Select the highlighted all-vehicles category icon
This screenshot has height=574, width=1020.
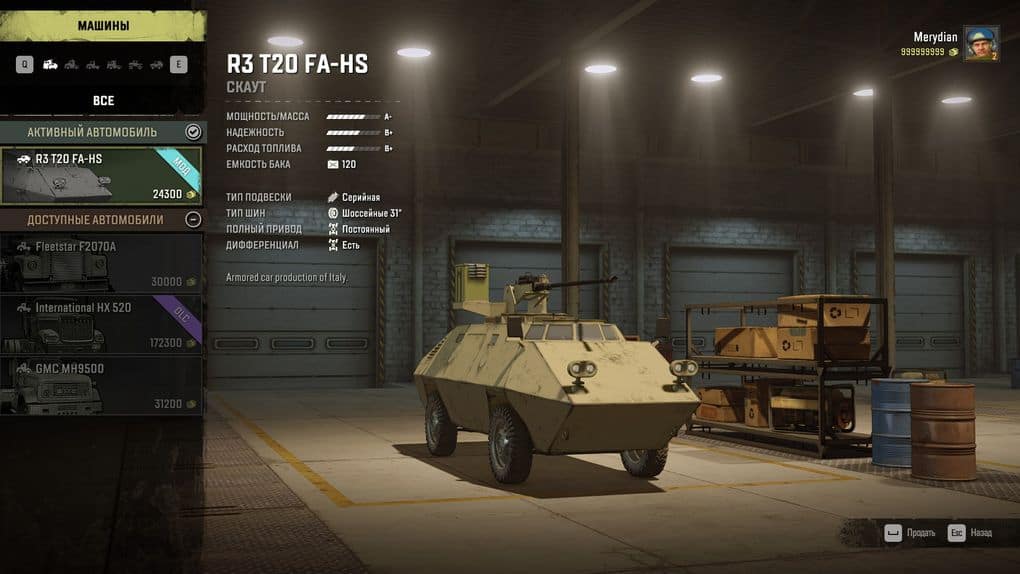(x=50, y=65)
